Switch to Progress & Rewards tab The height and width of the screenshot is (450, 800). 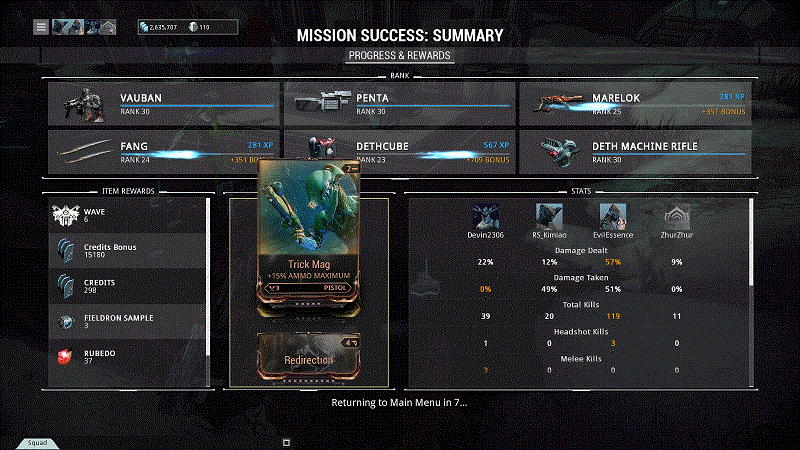point(400,55)
